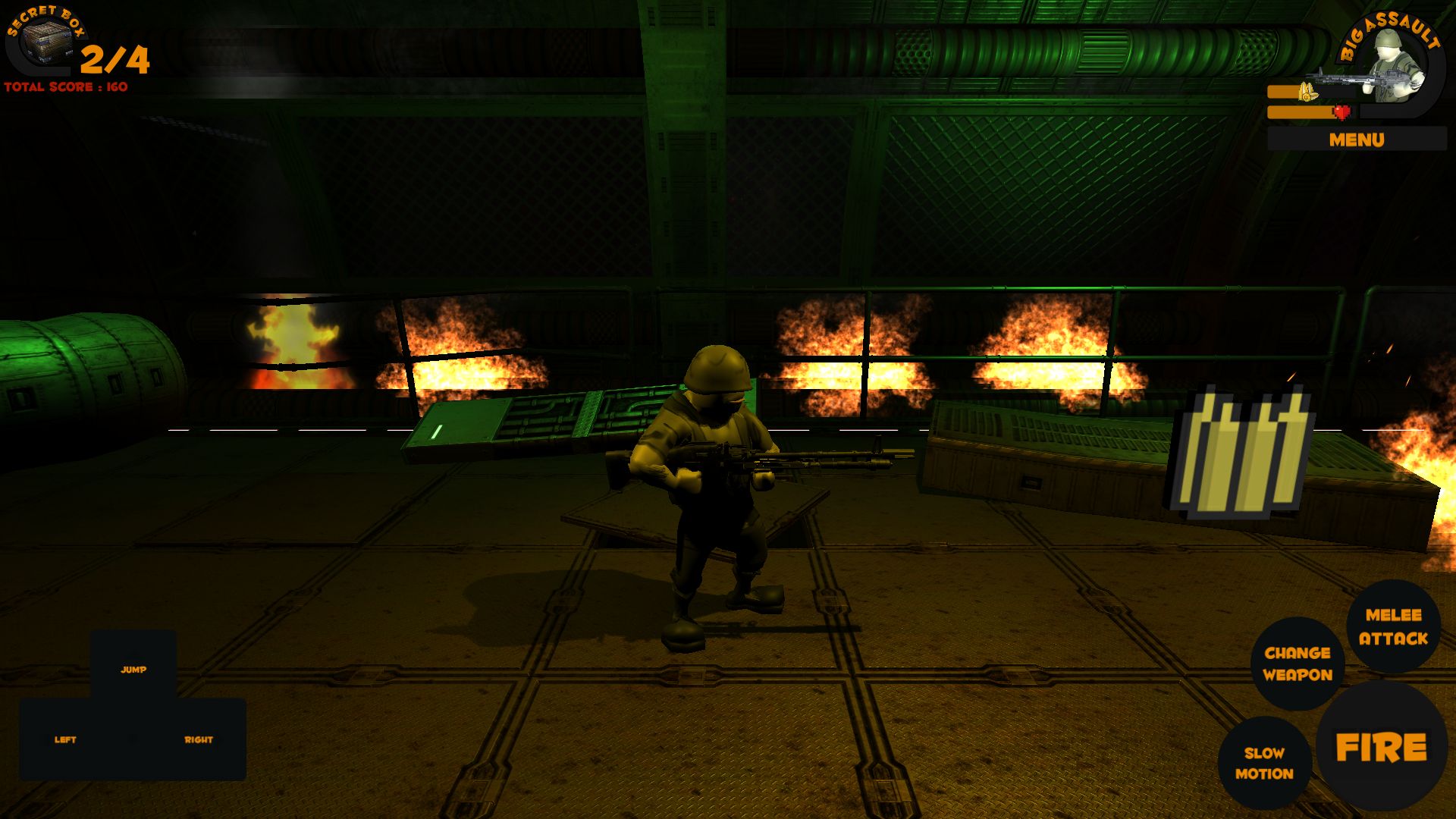Tap the Jump control
The width and height of the screenshot is (1456, 819).
(x=133, y=669)
